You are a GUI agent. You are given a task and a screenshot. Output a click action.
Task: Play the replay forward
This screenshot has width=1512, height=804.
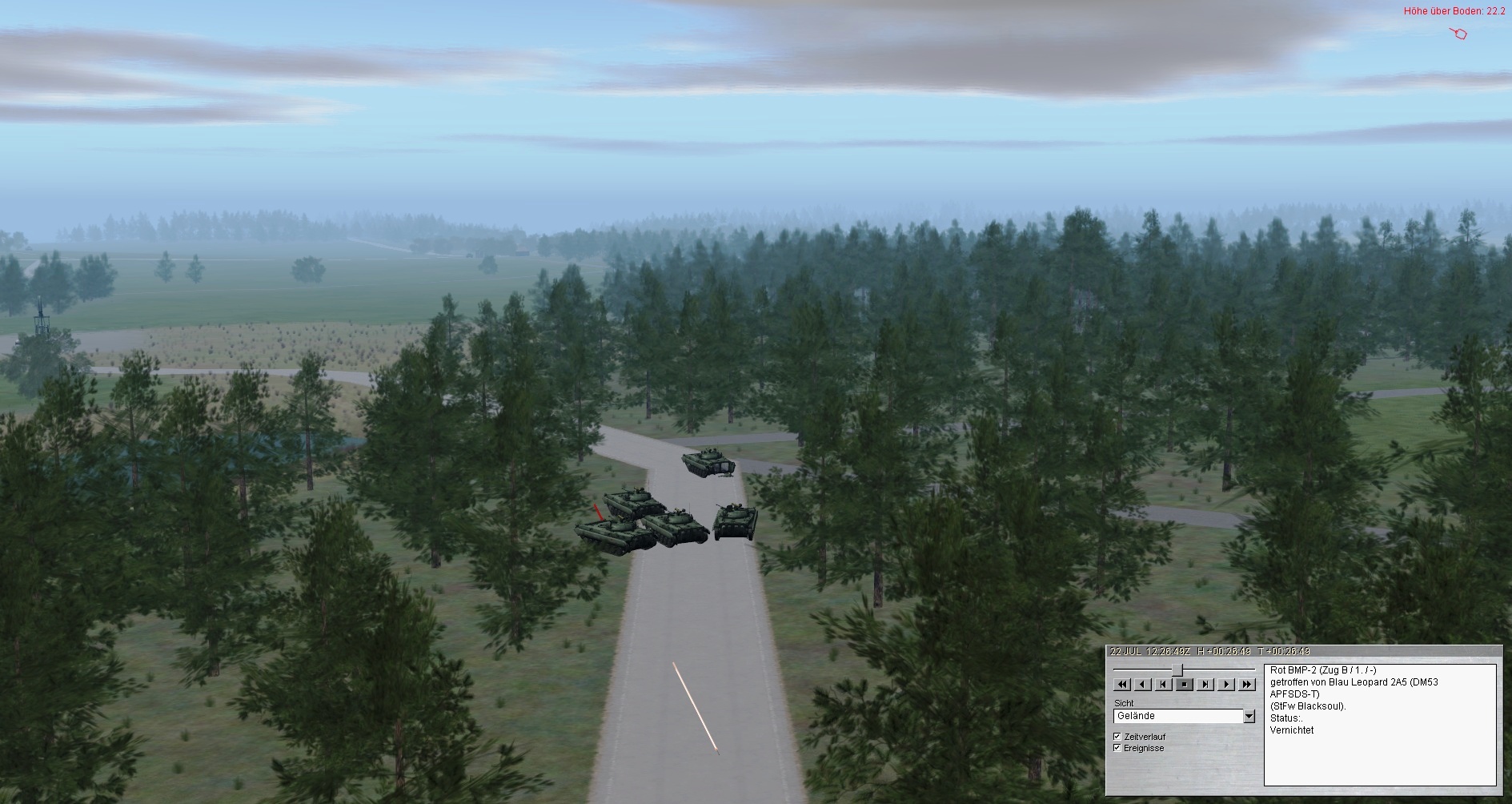pyautogui.click(x=1225, y=684)
